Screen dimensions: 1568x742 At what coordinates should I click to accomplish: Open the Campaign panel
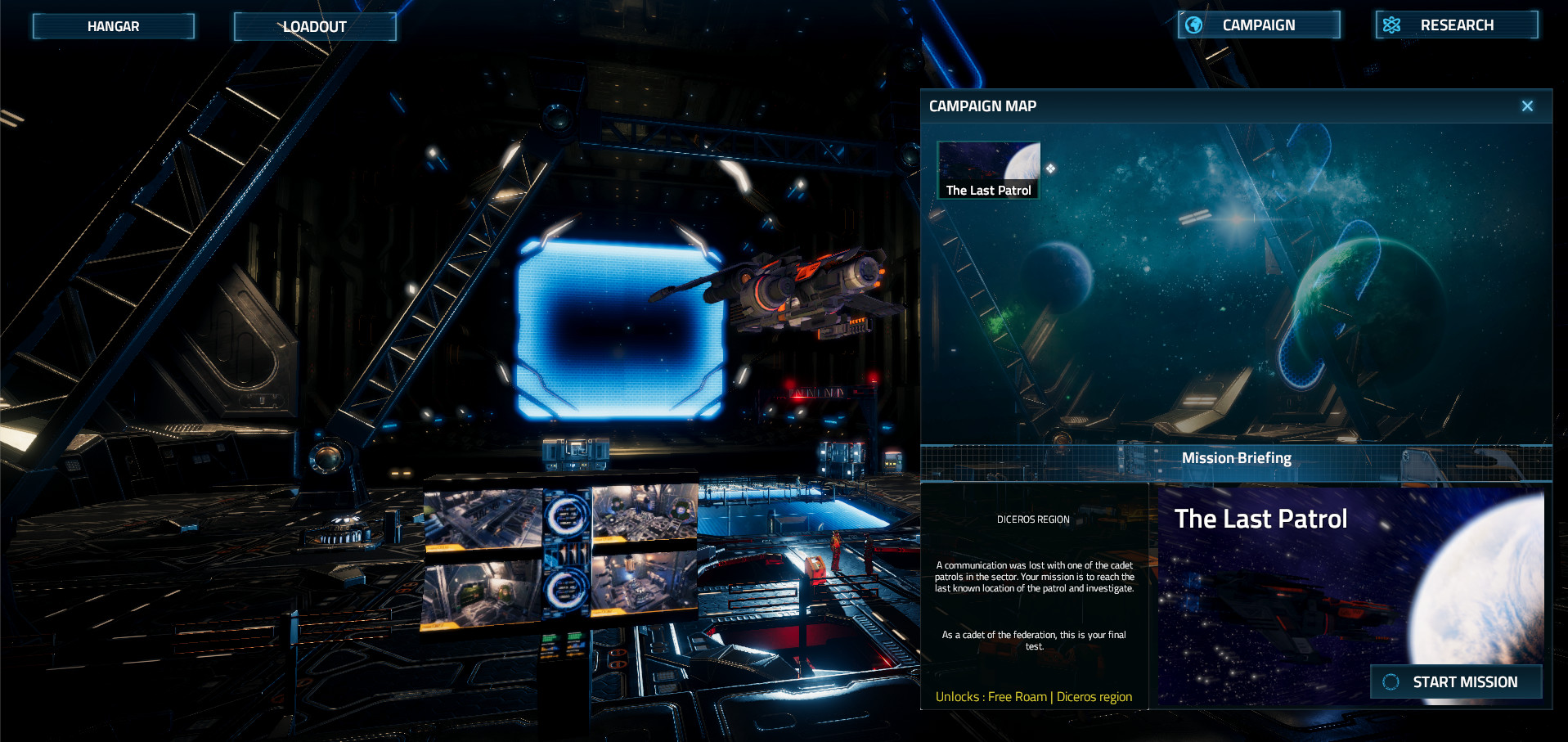pos(1258,25)
